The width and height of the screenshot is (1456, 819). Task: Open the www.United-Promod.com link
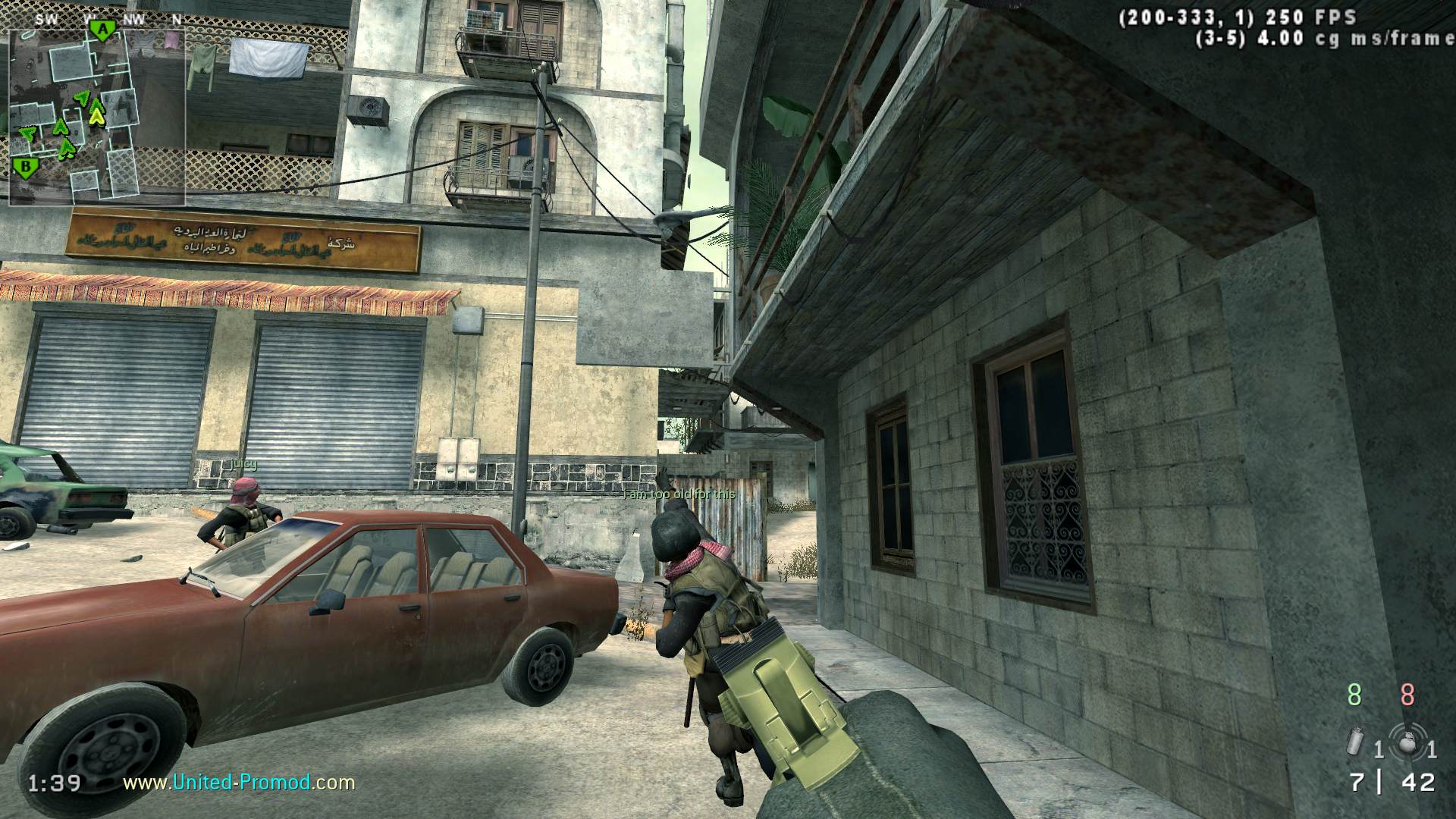[x=239, y=782]
